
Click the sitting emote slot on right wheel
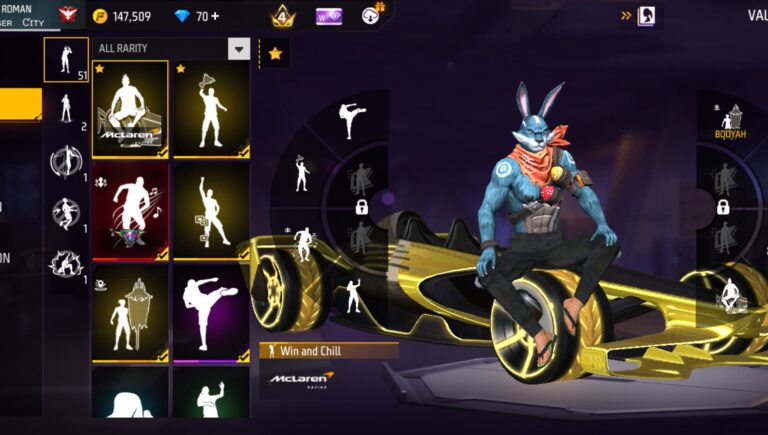coord(731,293)
